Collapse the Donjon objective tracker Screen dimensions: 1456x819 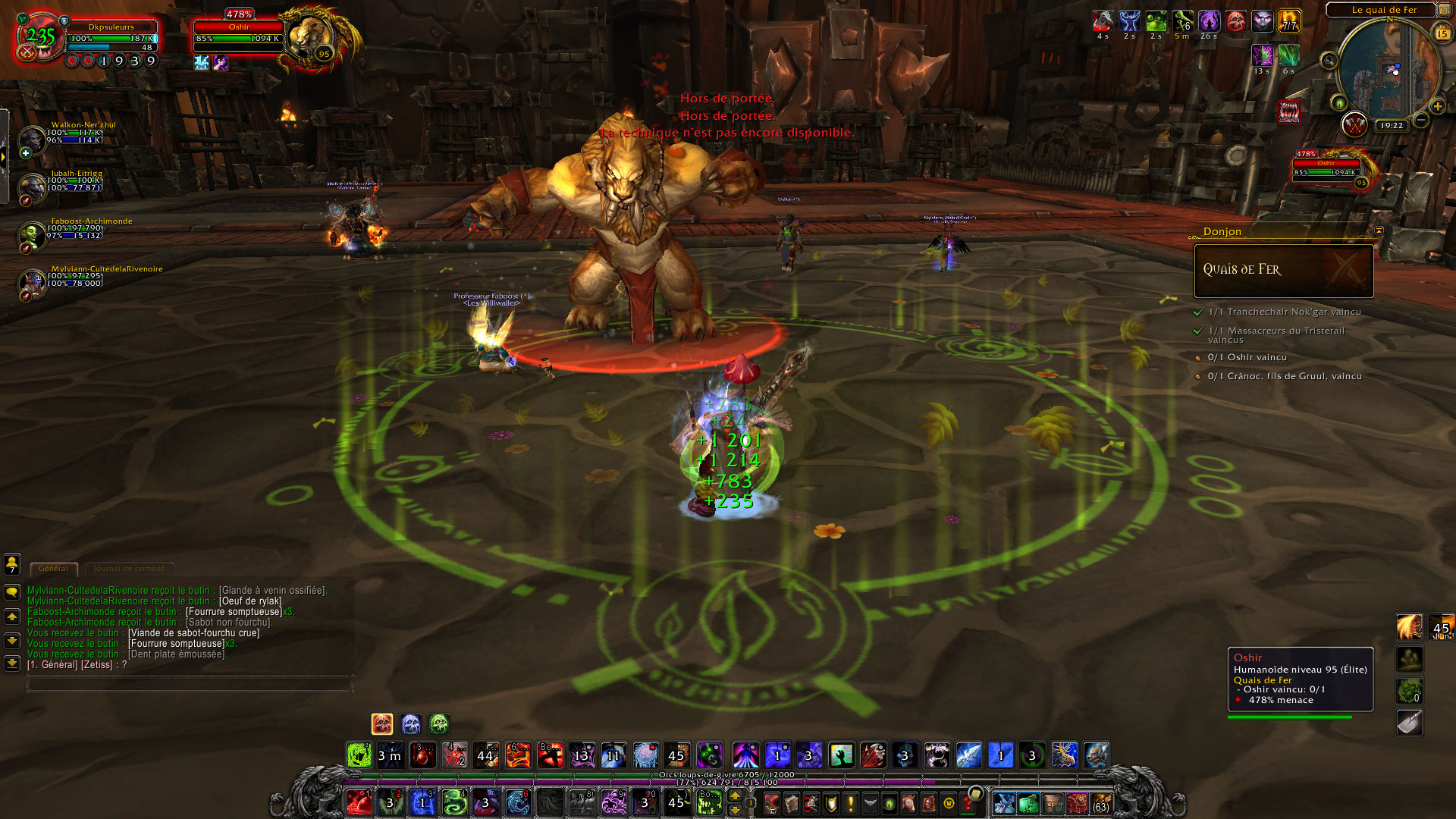coord(1379,231)
